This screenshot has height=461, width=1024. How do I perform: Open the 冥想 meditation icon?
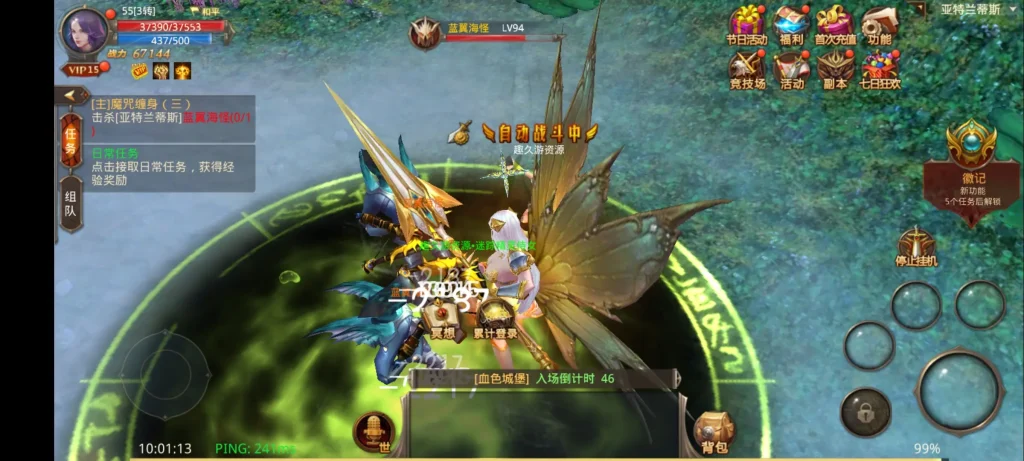[442, 318]
